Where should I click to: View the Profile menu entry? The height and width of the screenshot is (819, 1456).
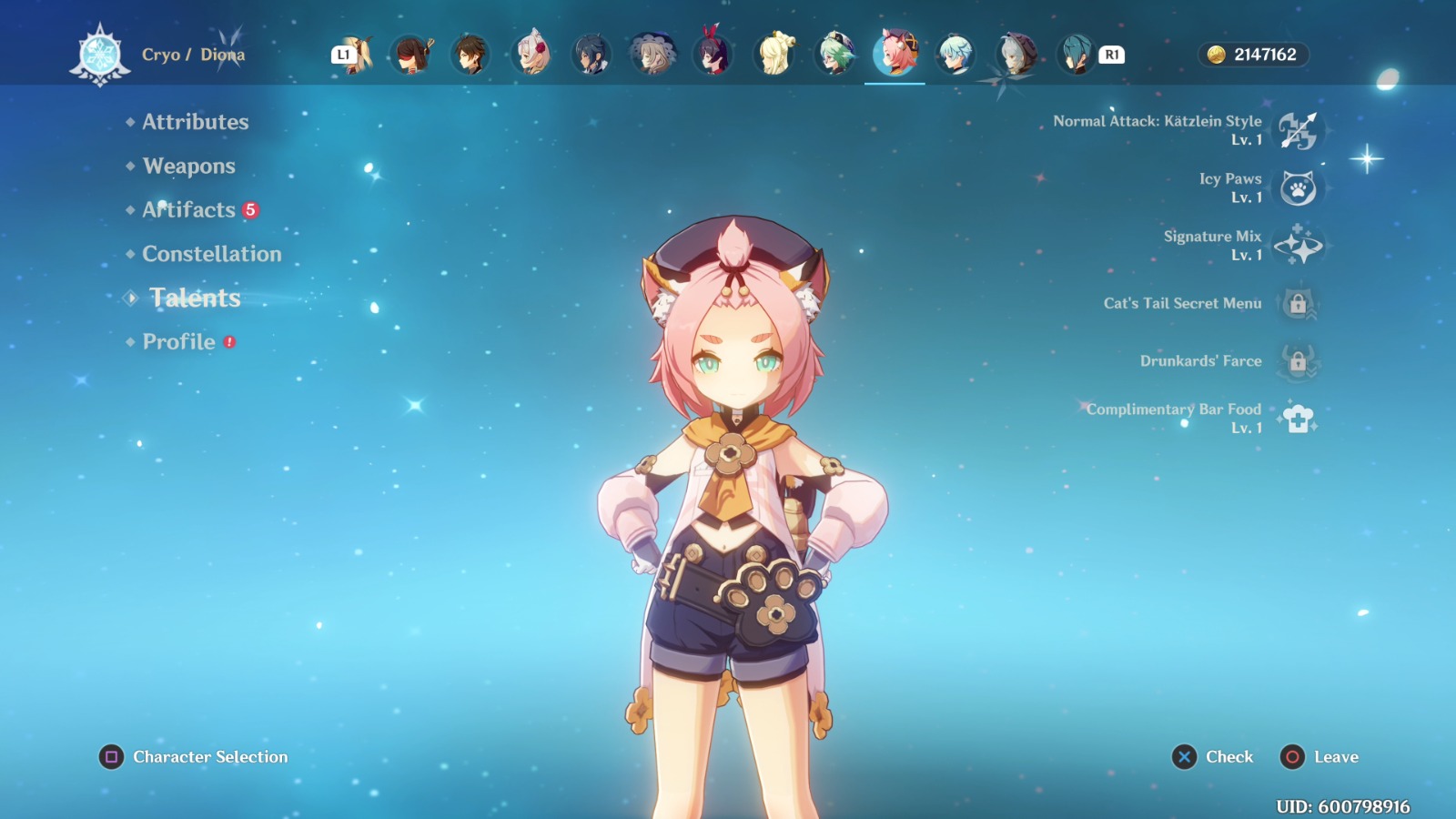pos(178,342)
